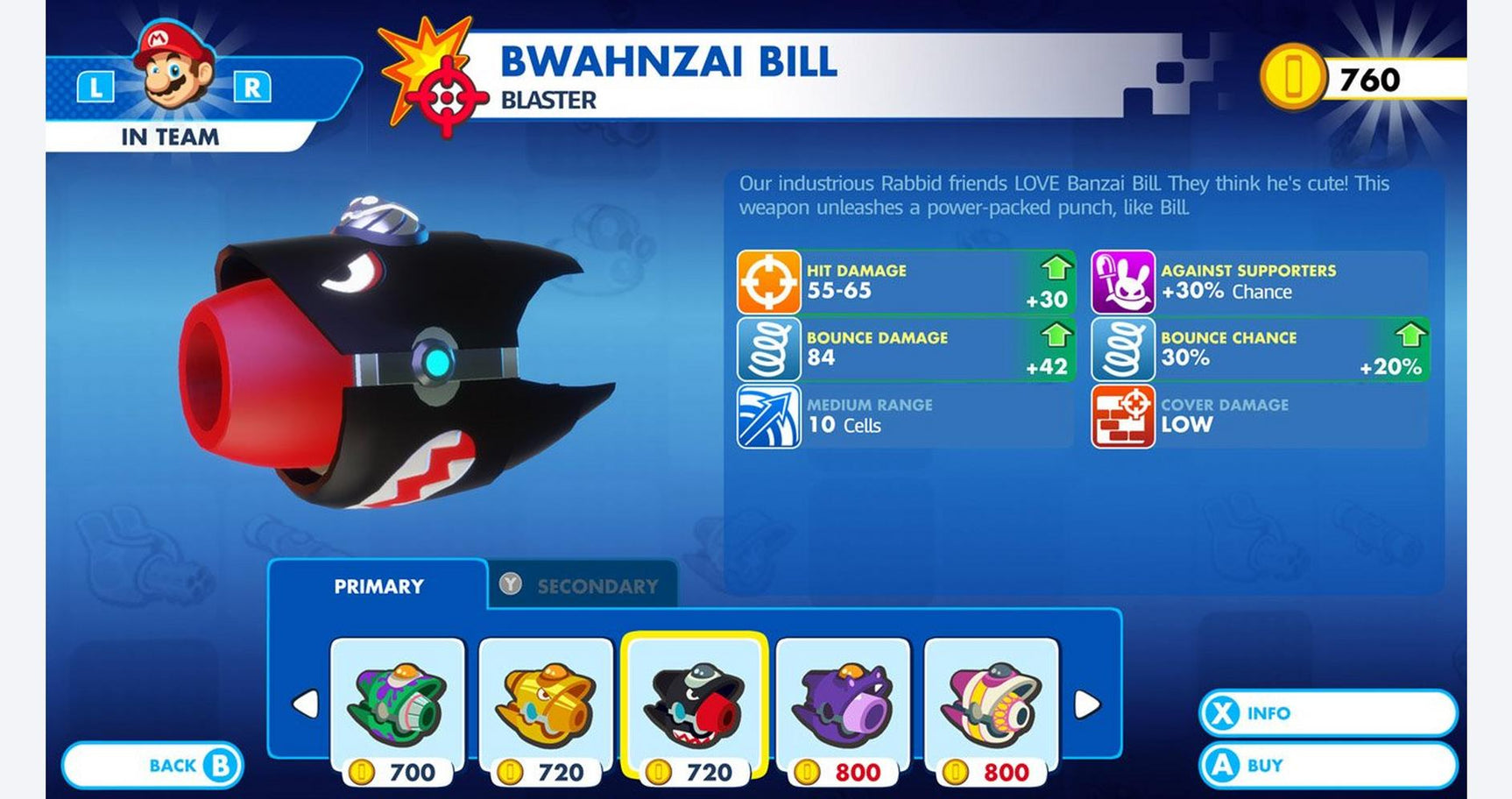
Task: Choose the green blaster costing 700 coins
Action: (x=397, y=704)
